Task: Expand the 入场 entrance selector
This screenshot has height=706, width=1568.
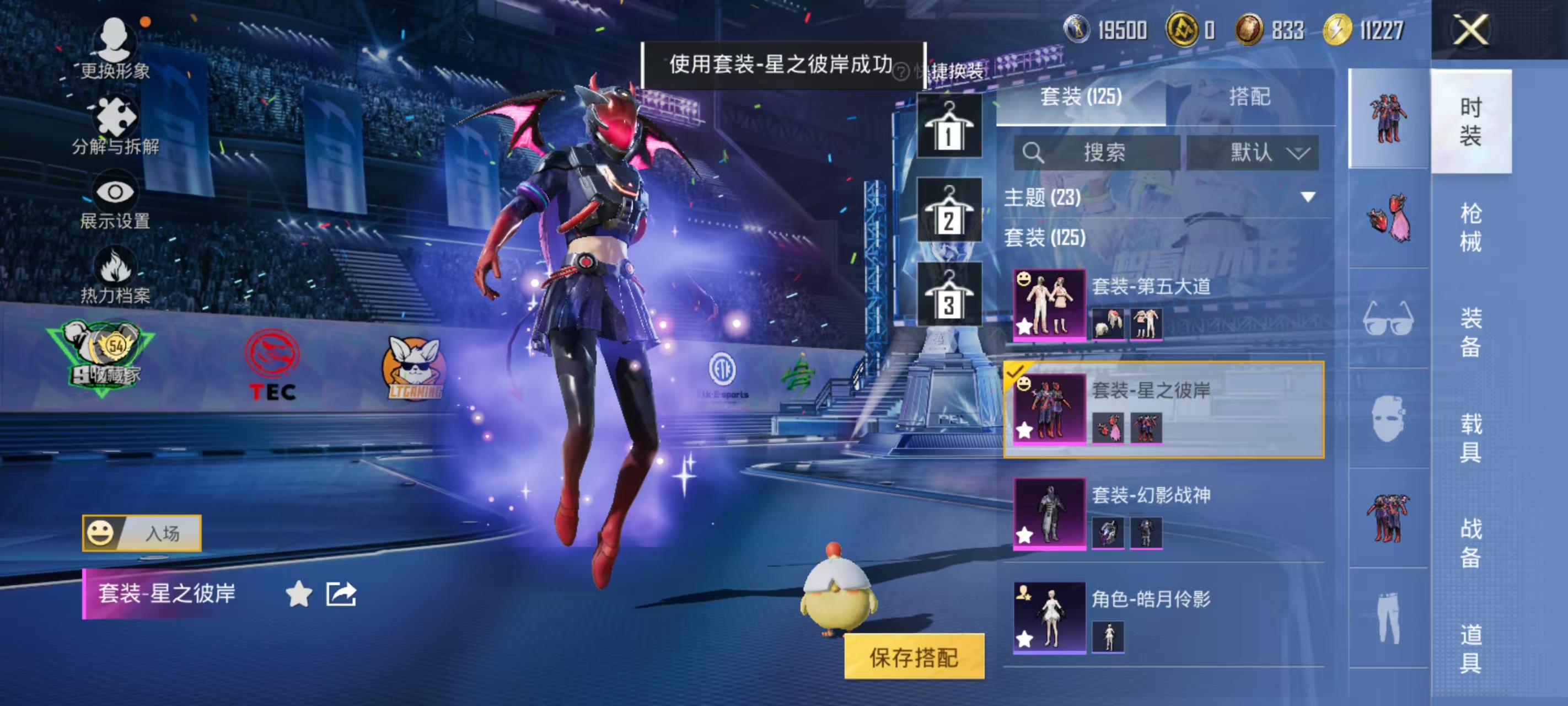Action: pos(141,532)
